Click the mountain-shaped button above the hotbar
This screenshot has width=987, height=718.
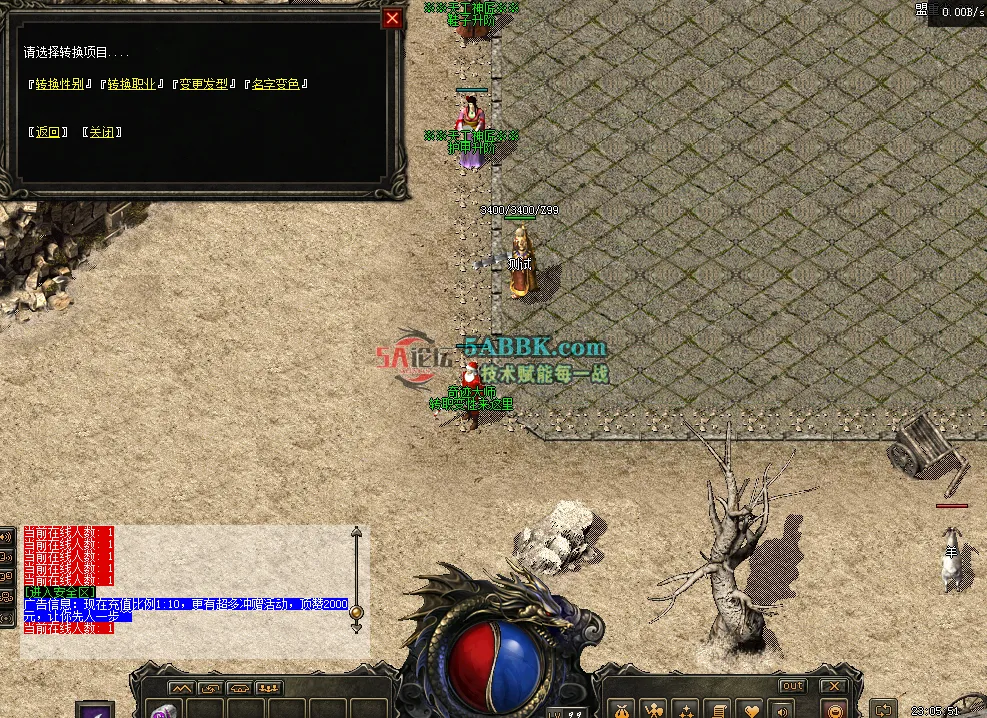[x=181, y=688]
